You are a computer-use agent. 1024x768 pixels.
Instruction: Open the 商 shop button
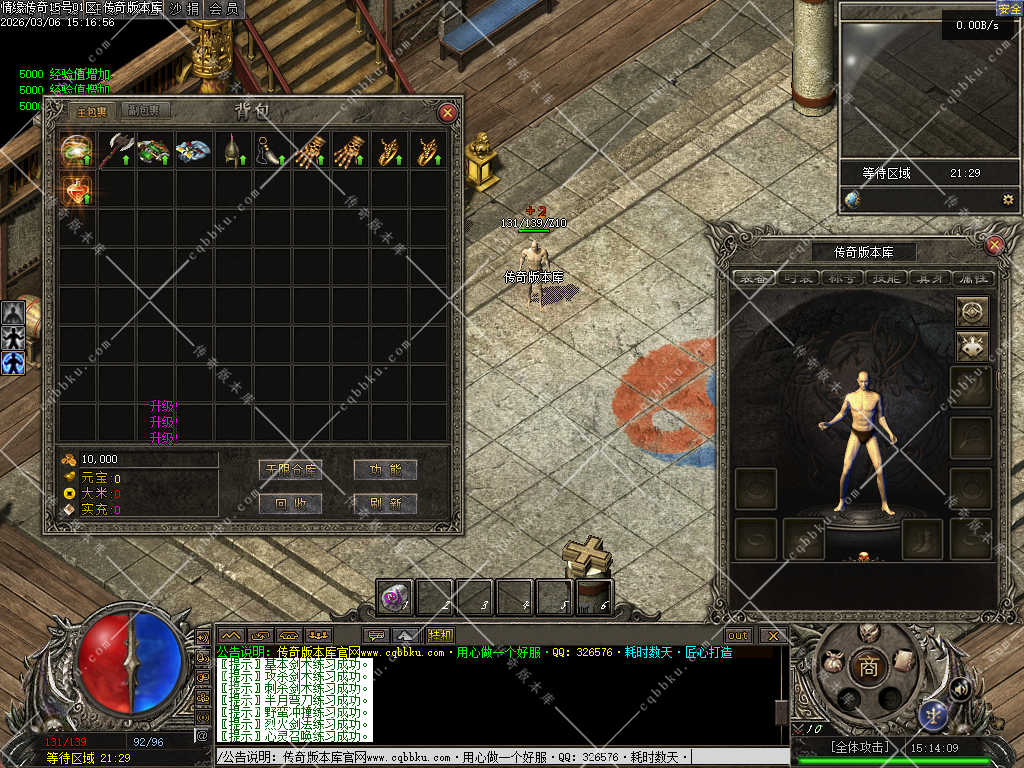868,668
